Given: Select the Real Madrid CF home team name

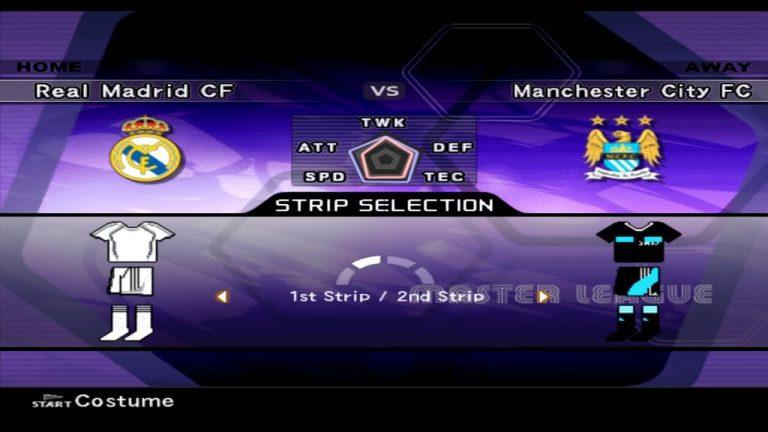Looking at the screenshot, I should [x=135, y=91].
